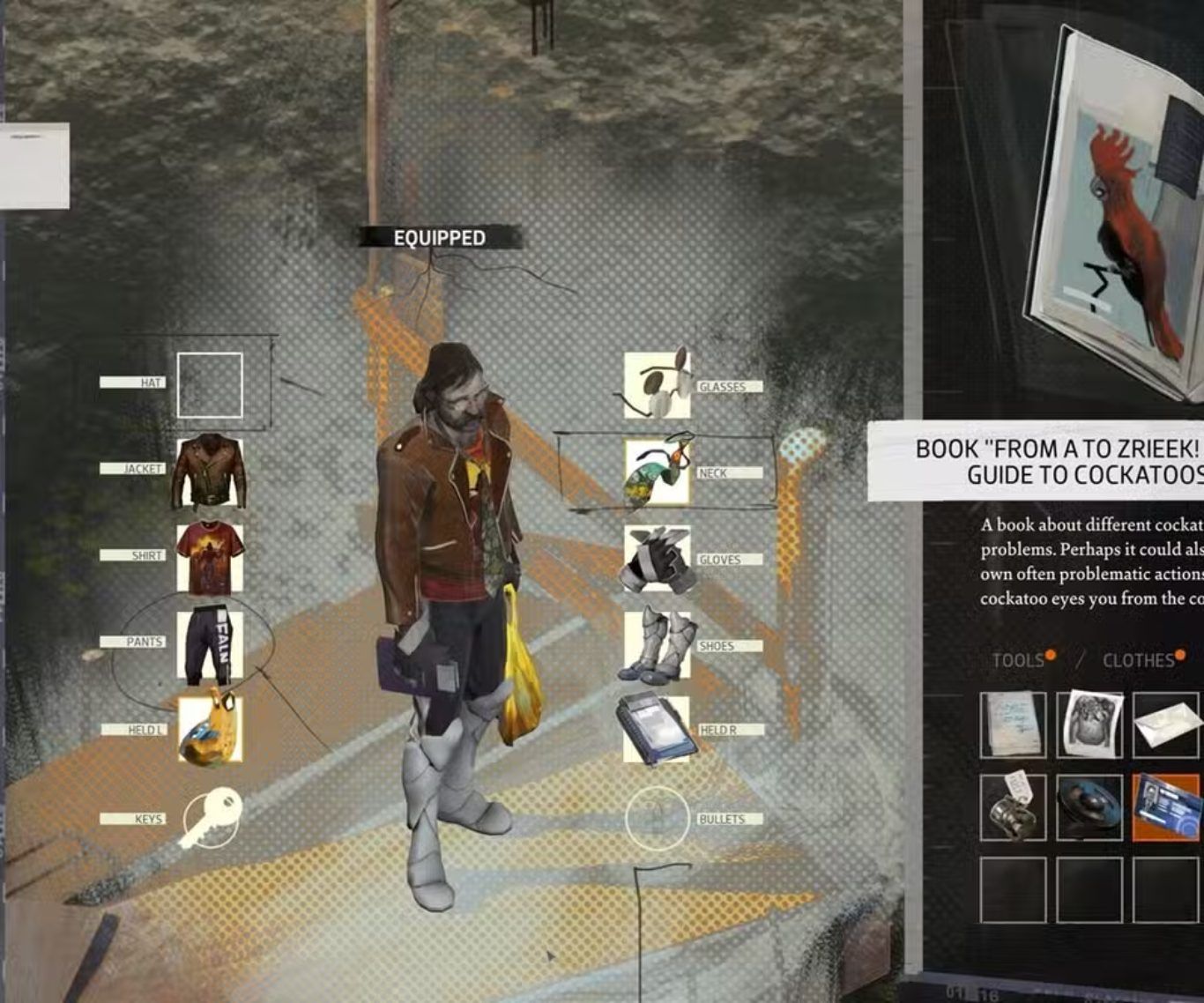Viewport: 1204px width, 1003px height.
Task: Choose the dark round disc inventory item
Action: click(x=1089, y=807)
